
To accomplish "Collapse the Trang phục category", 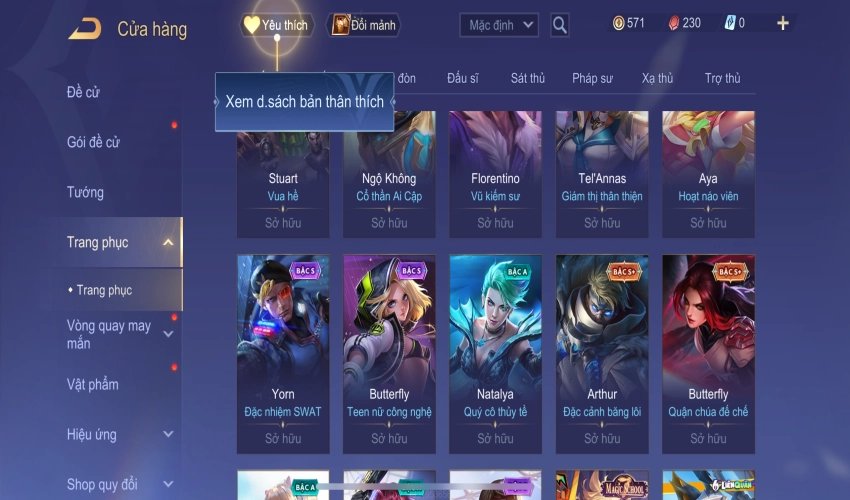I will coord(167,242).
